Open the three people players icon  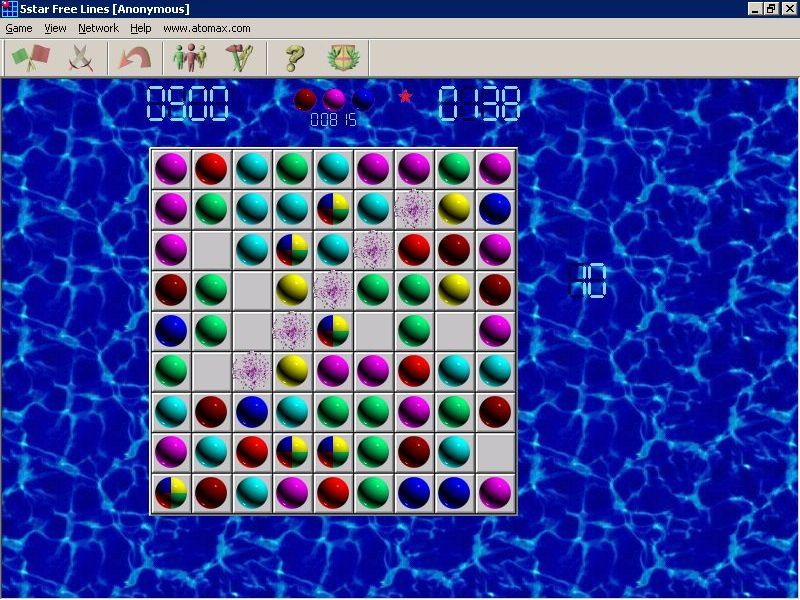(x=188, y=58)
